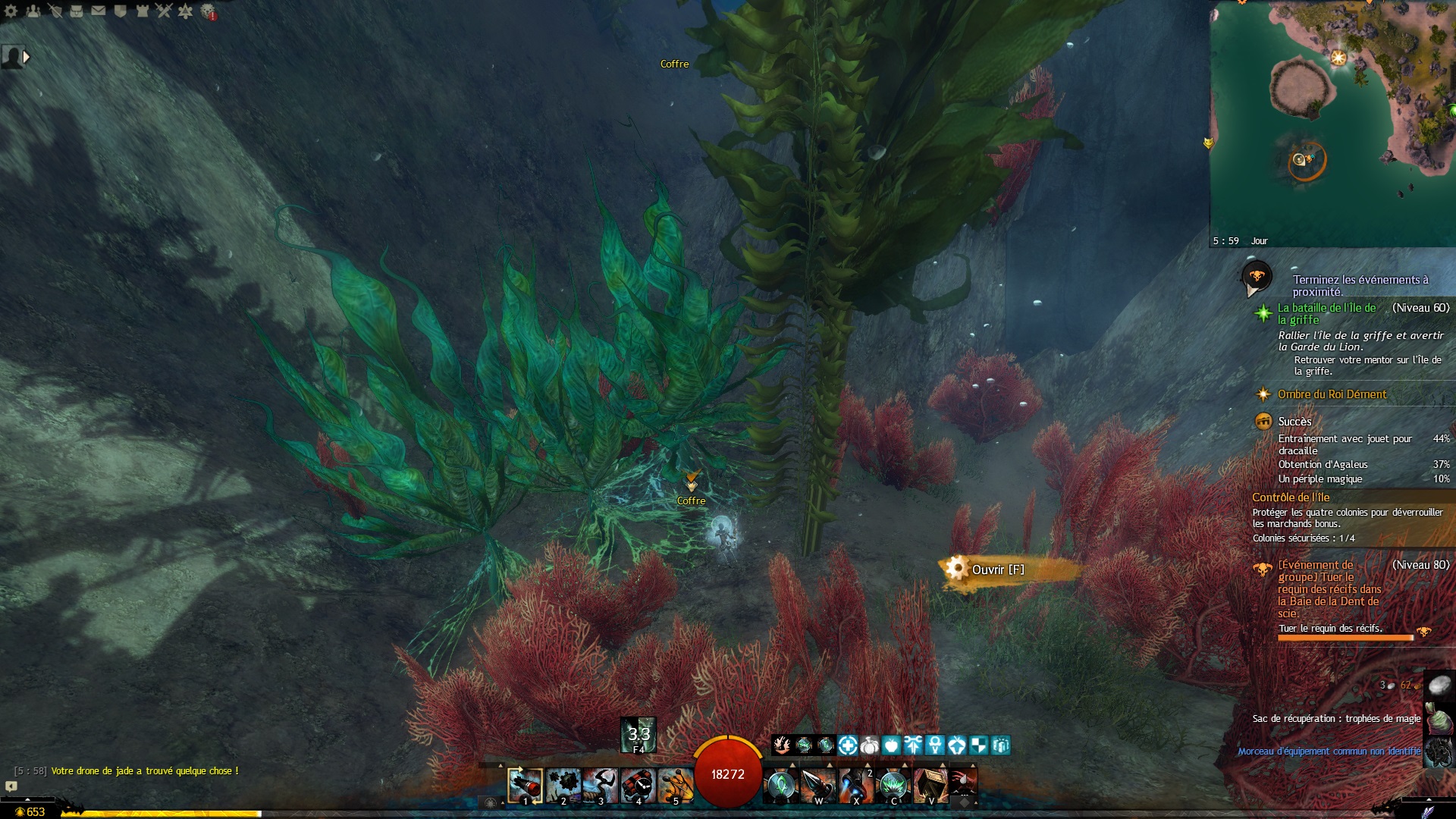
Task: Open the contacts and LFG panel
Action: click(33, 11)
